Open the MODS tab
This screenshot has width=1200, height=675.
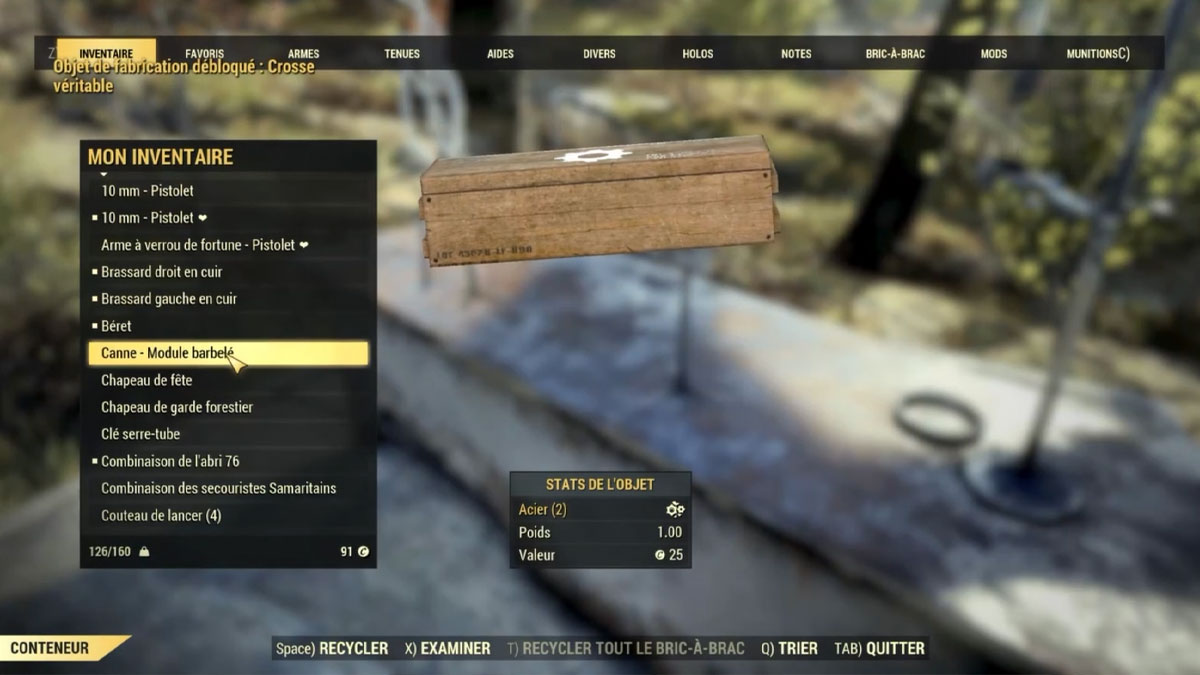coord(993,54)
